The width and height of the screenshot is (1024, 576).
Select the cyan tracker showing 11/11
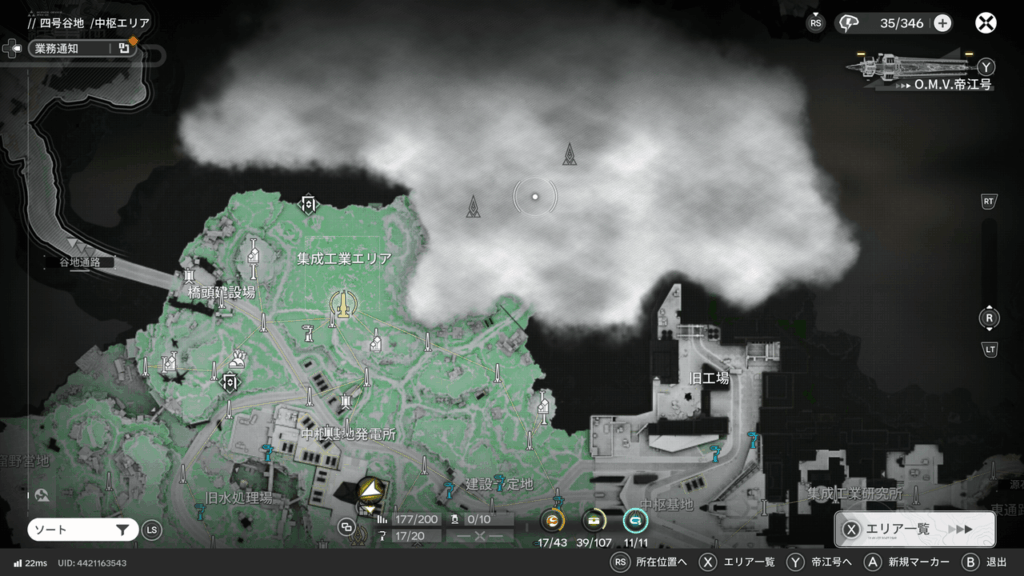click(635, 521)
